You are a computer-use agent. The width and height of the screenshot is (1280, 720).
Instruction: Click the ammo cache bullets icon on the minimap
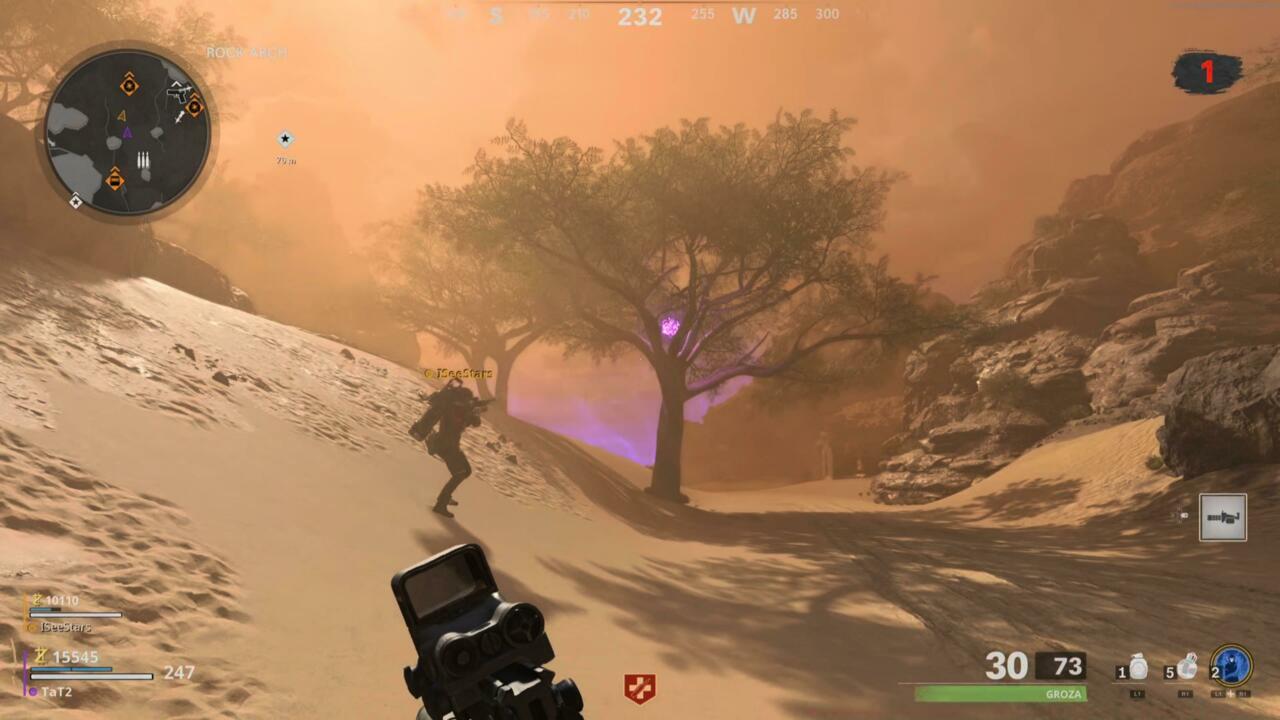click(x=143, y=158)
